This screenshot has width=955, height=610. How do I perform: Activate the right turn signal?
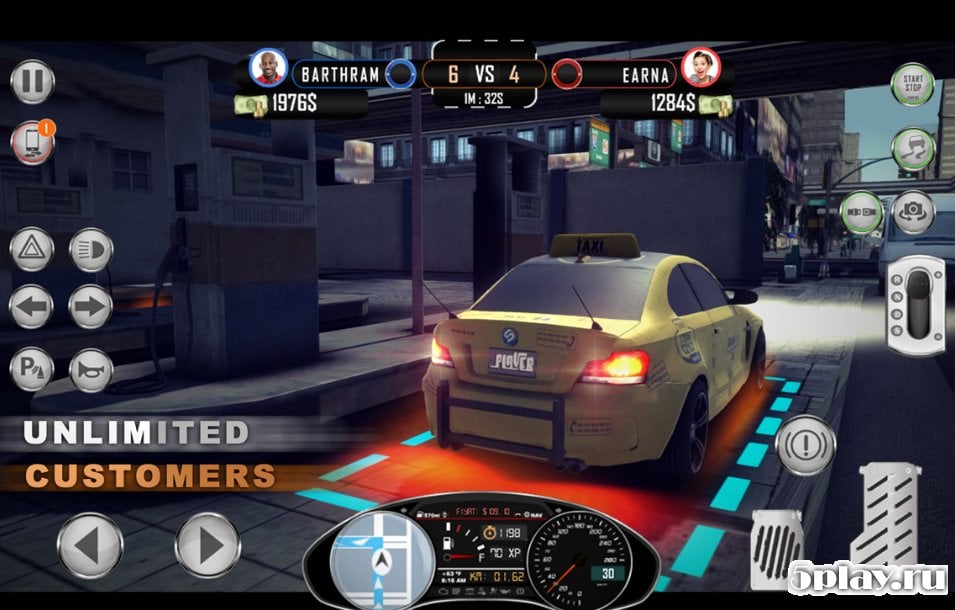click(x=91, y=308)
